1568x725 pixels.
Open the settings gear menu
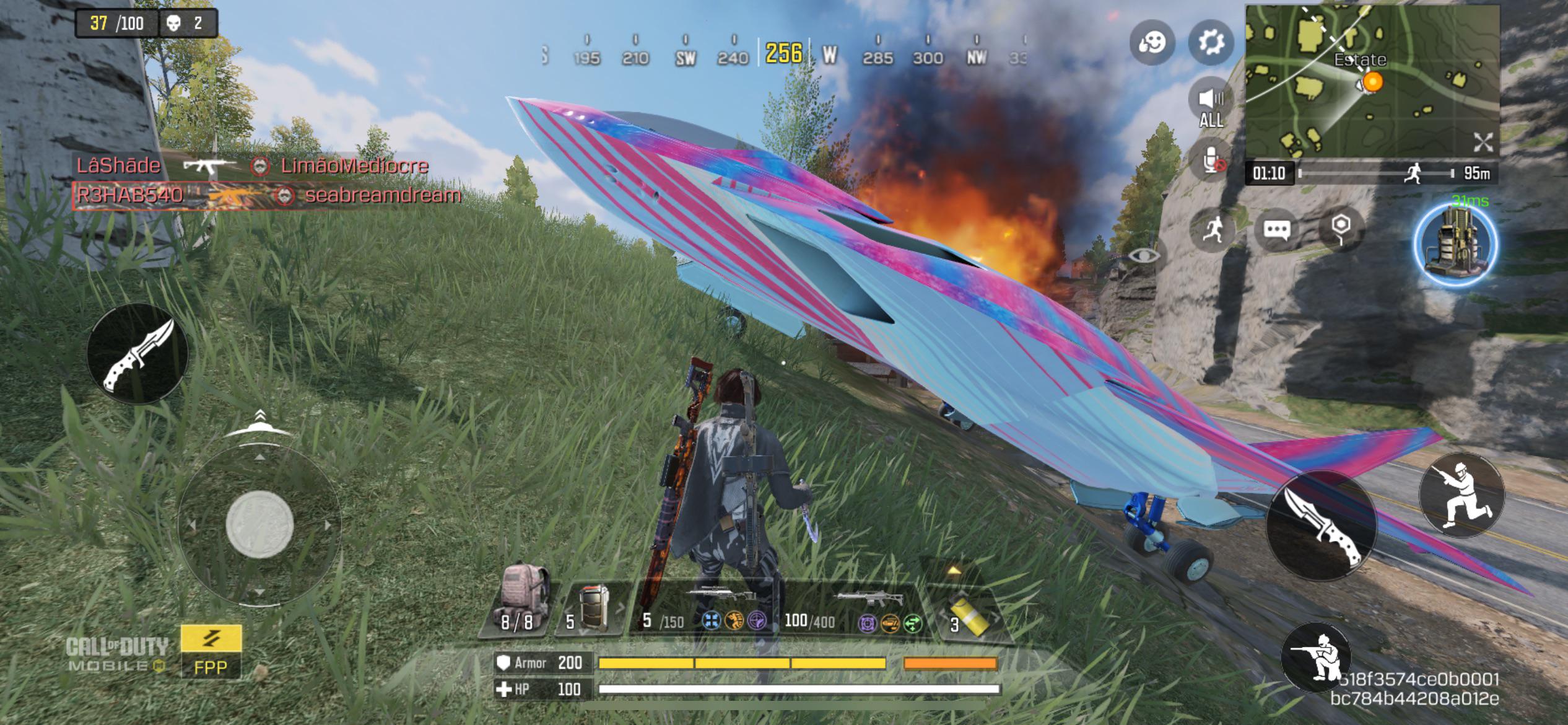pyautogui.click(x=1211, y=42)
